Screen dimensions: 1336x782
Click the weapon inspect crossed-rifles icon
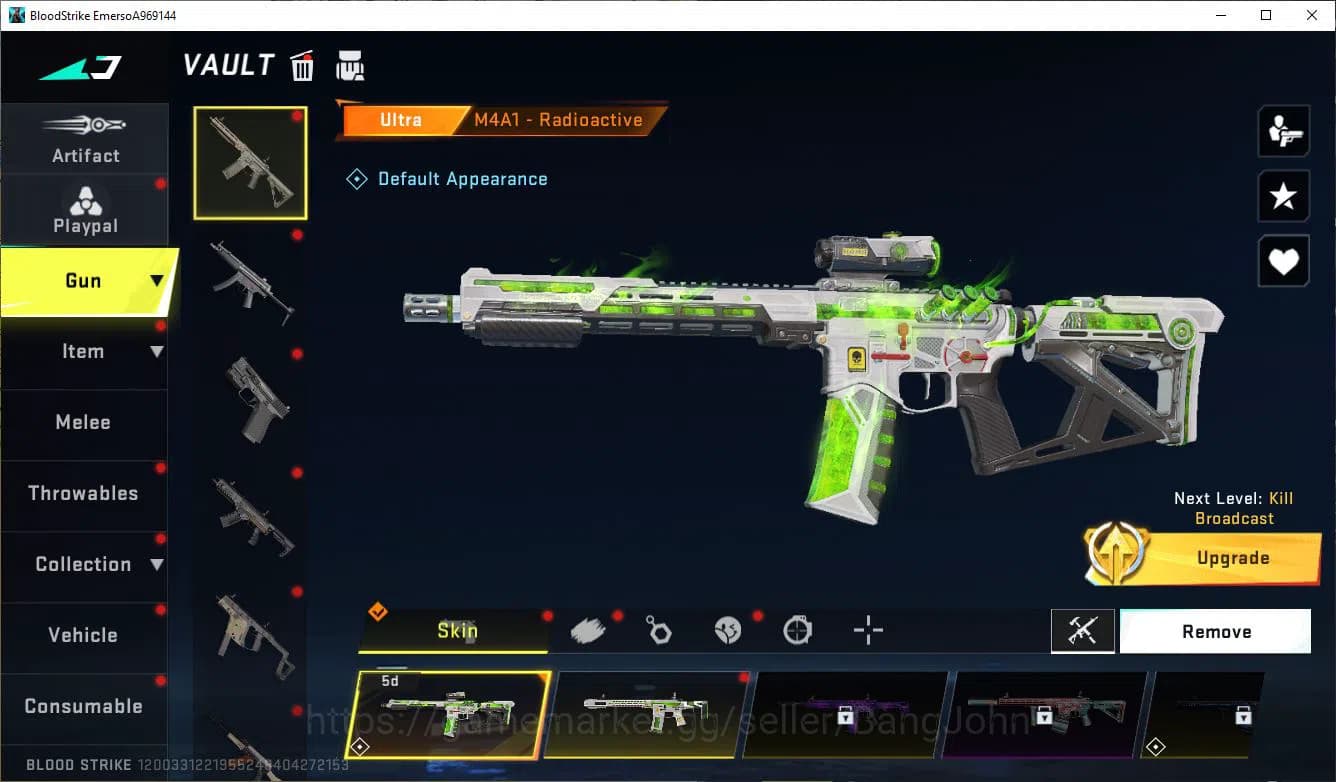click(x=1083, y=630)
